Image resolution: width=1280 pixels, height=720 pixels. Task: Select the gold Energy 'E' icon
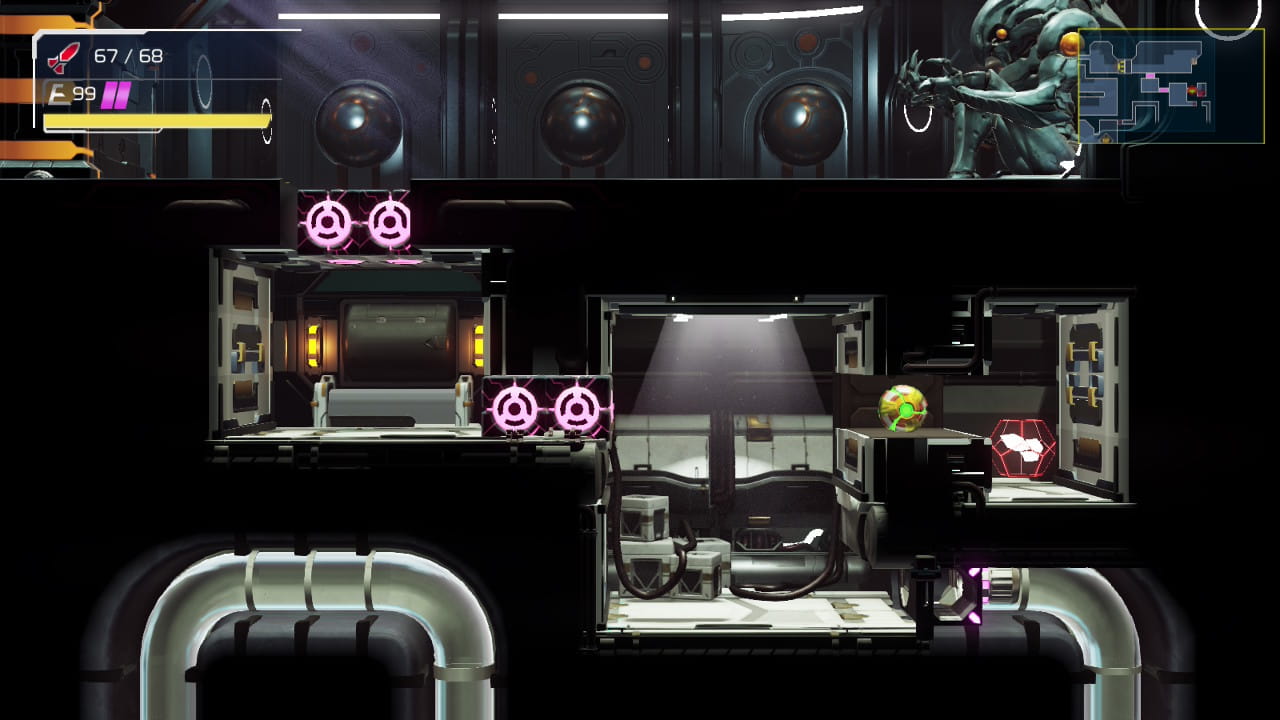(60, 92)
